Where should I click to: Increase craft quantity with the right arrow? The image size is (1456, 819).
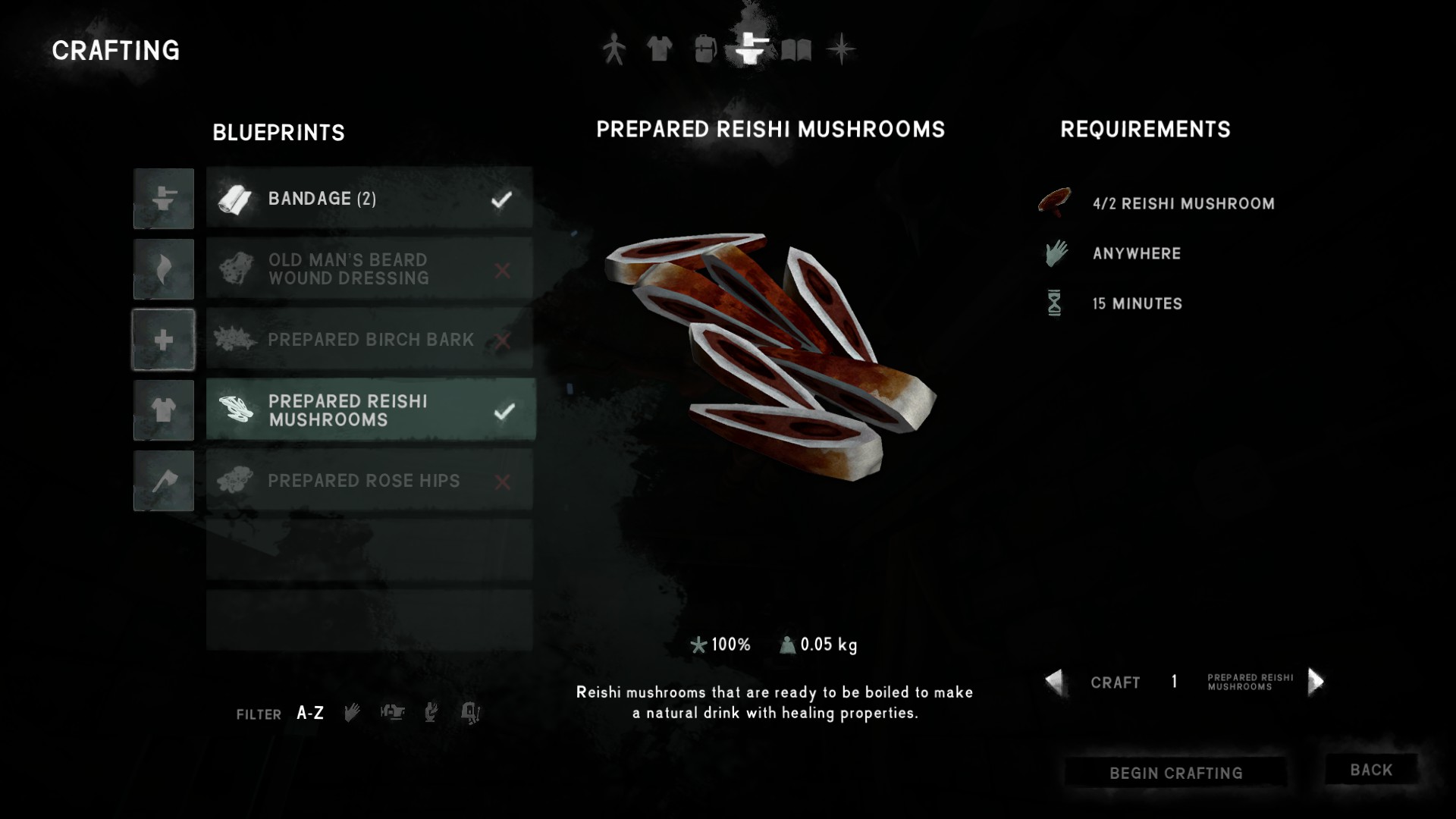(1316, 682)
